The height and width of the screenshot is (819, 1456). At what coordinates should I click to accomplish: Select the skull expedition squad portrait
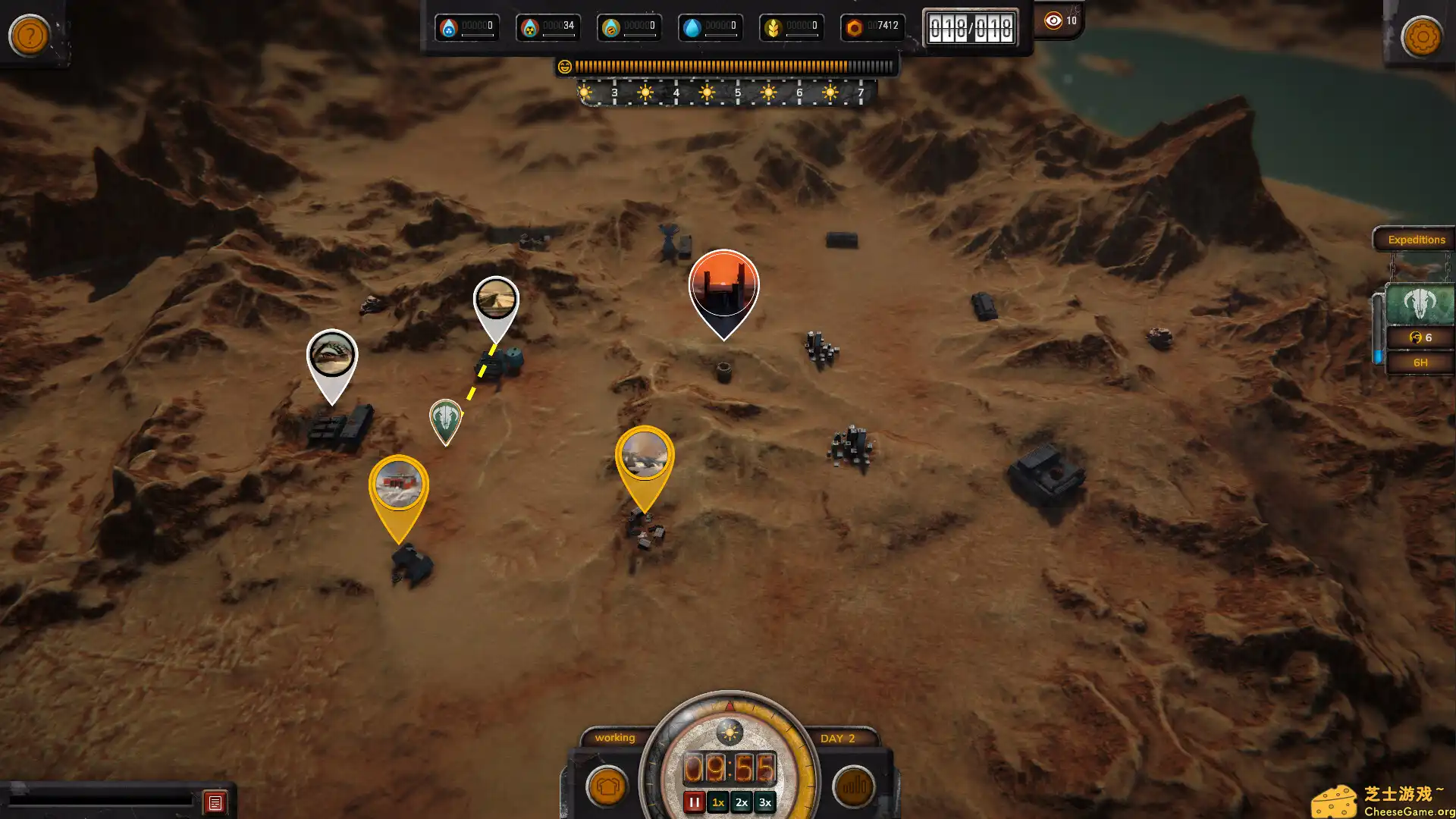point(1420,305)
